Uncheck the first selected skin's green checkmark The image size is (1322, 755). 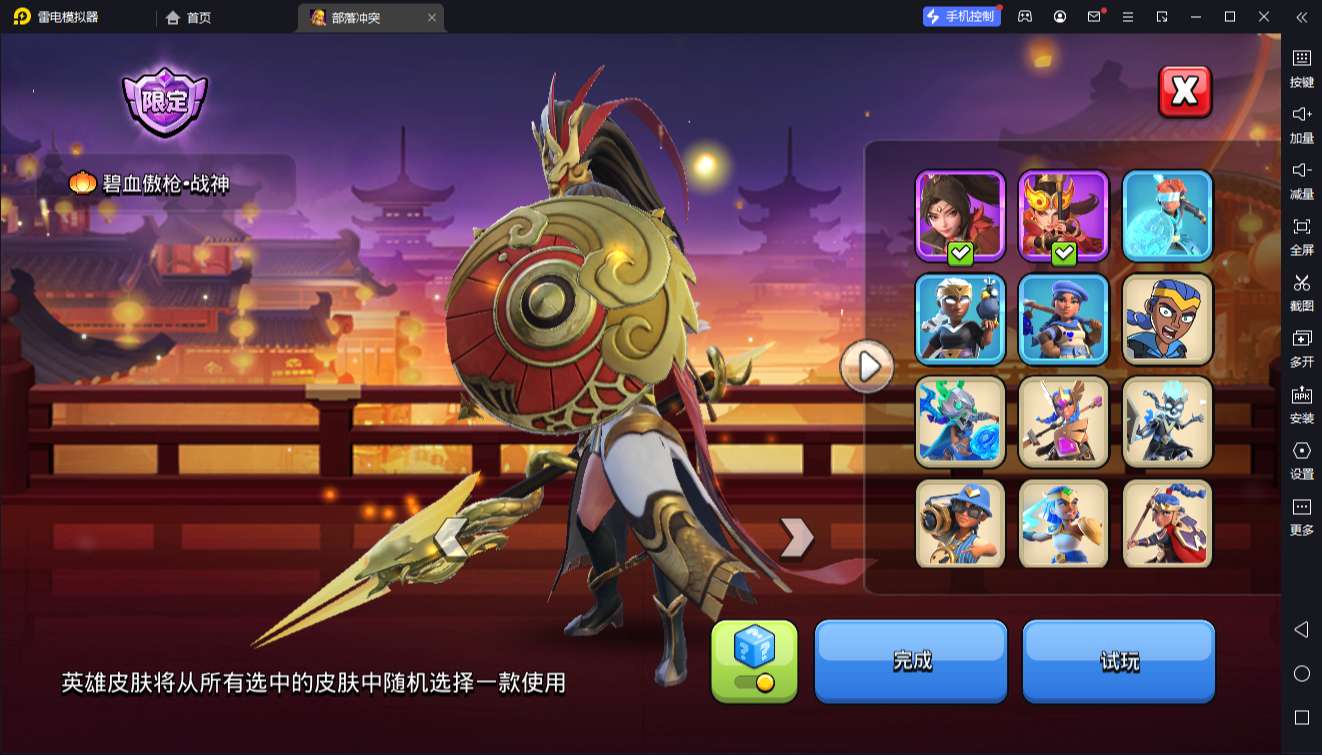pyautogui.click(x=960, y=254)
